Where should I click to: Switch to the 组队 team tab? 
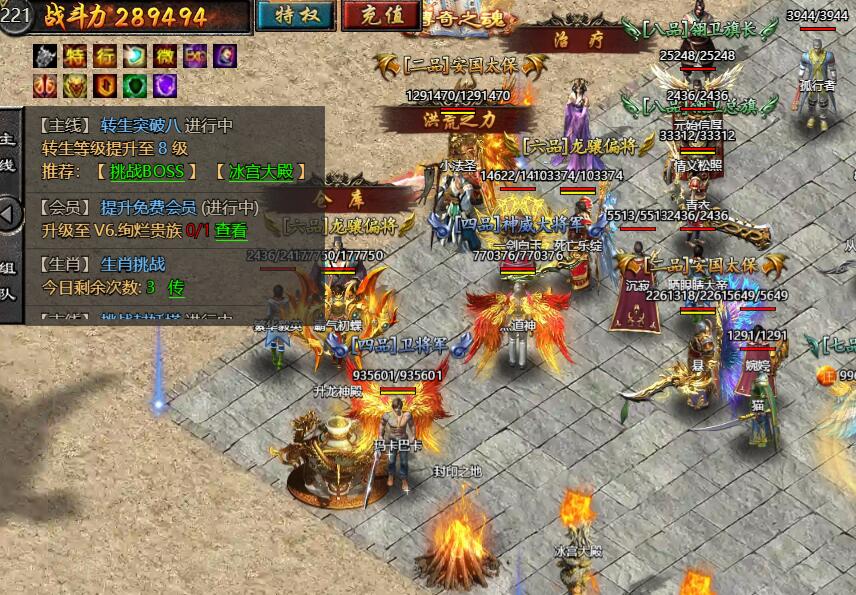[9, 282]
